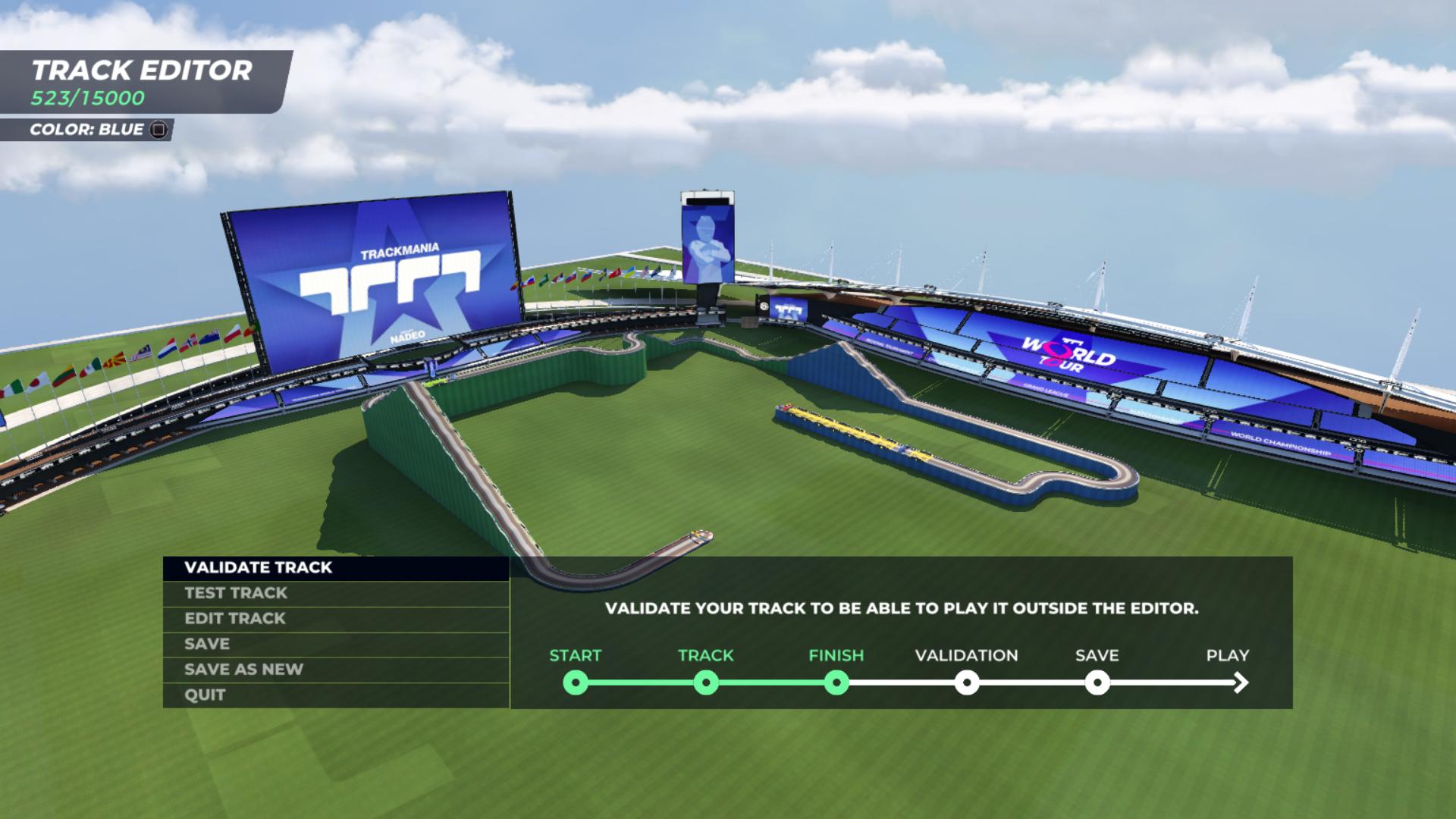Toggle validation step on the progress bar
1456x819 pixels.
(967, 682)
